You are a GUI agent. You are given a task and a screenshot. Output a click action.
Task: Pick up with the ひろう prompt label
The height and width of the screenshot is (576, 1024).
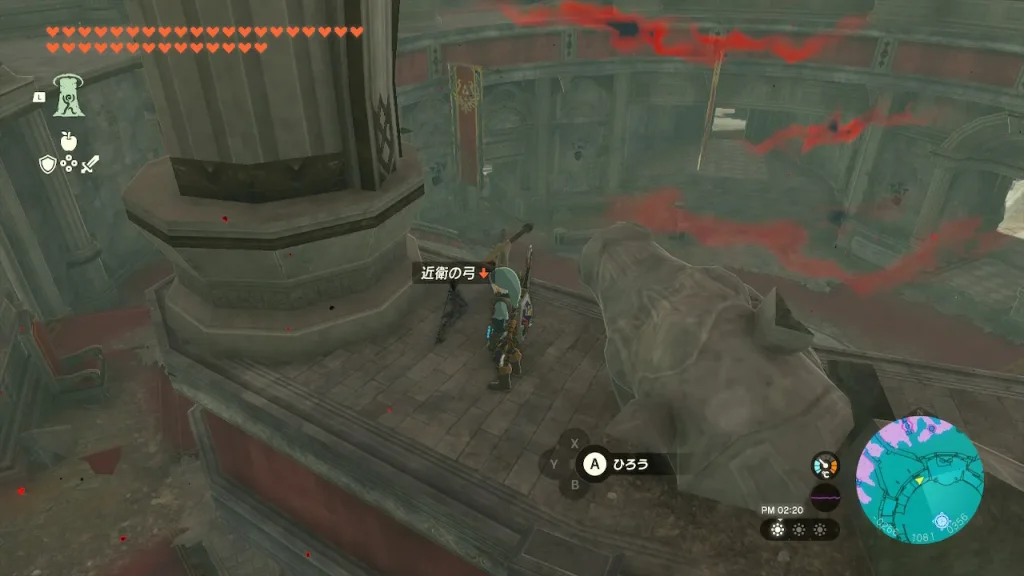click(630, 464)
